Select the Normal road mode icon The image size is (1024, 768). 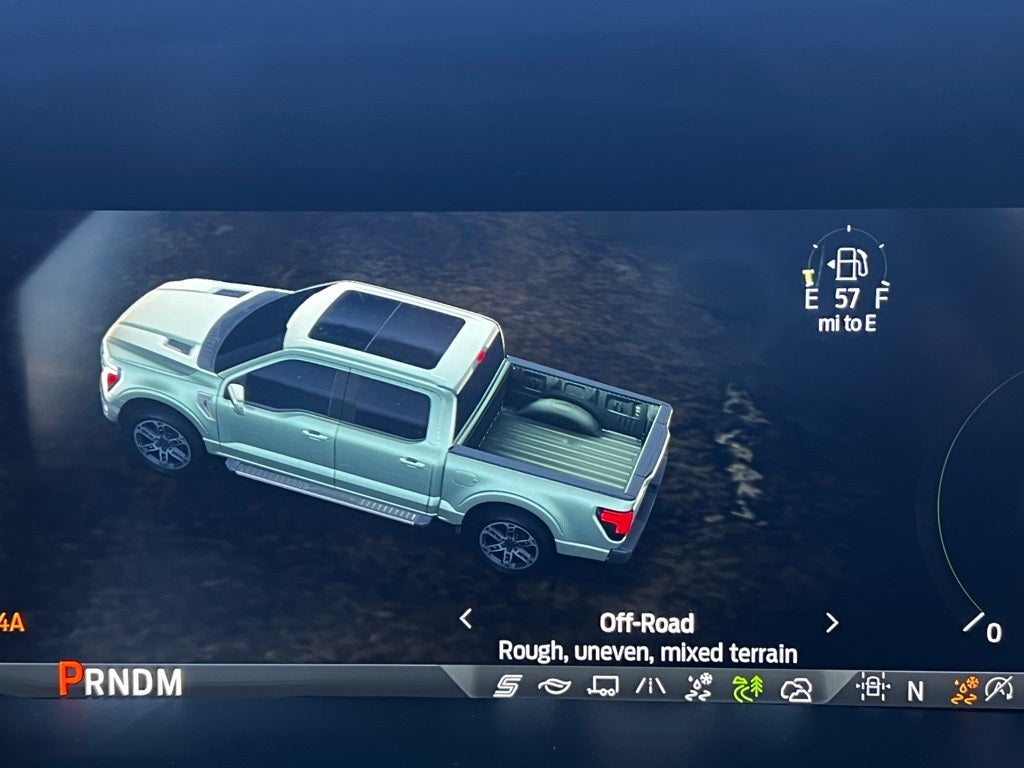pos(650,686)
